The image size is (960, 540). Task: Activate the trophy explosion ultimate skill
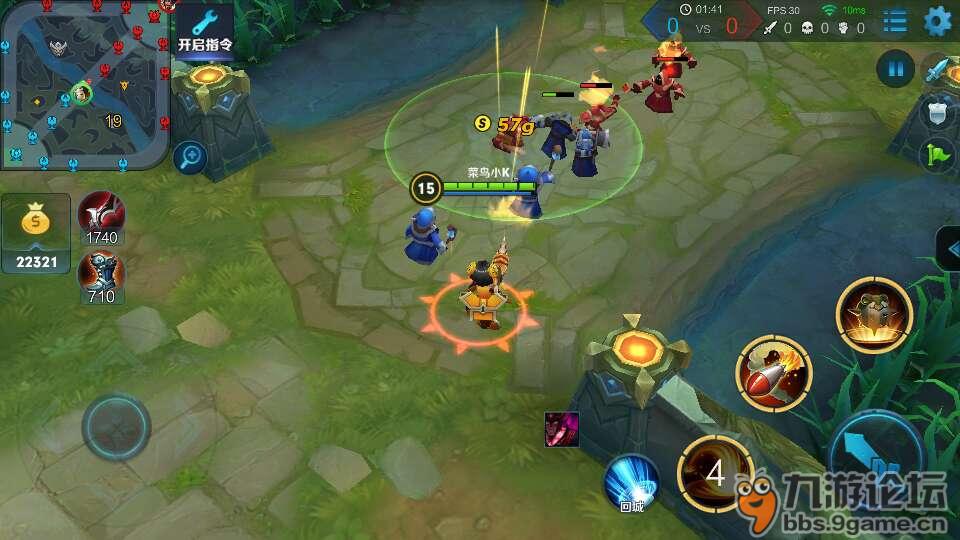point(874,314)
